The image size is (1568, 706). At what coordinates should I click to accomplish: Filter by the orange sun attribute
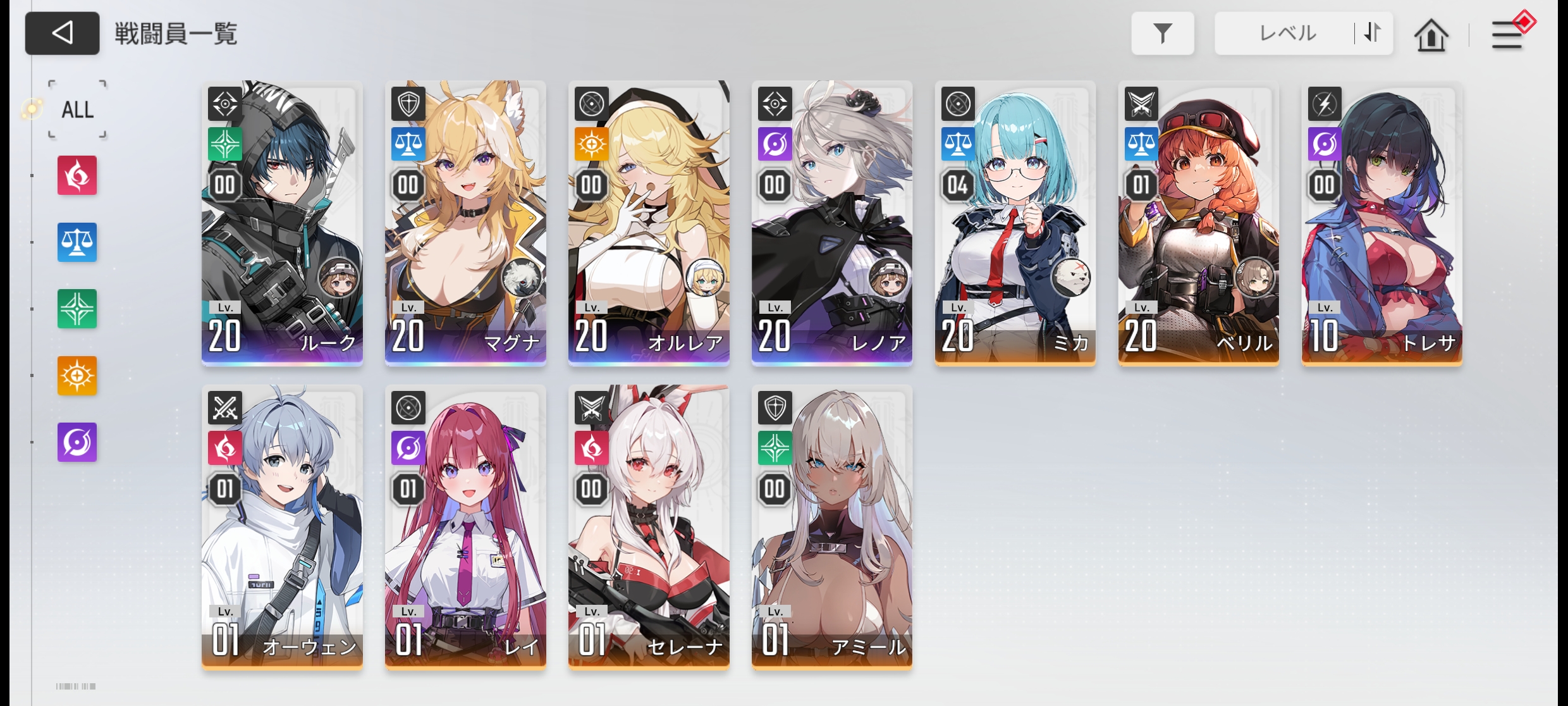pyautogui.click(x=77, y=376)
